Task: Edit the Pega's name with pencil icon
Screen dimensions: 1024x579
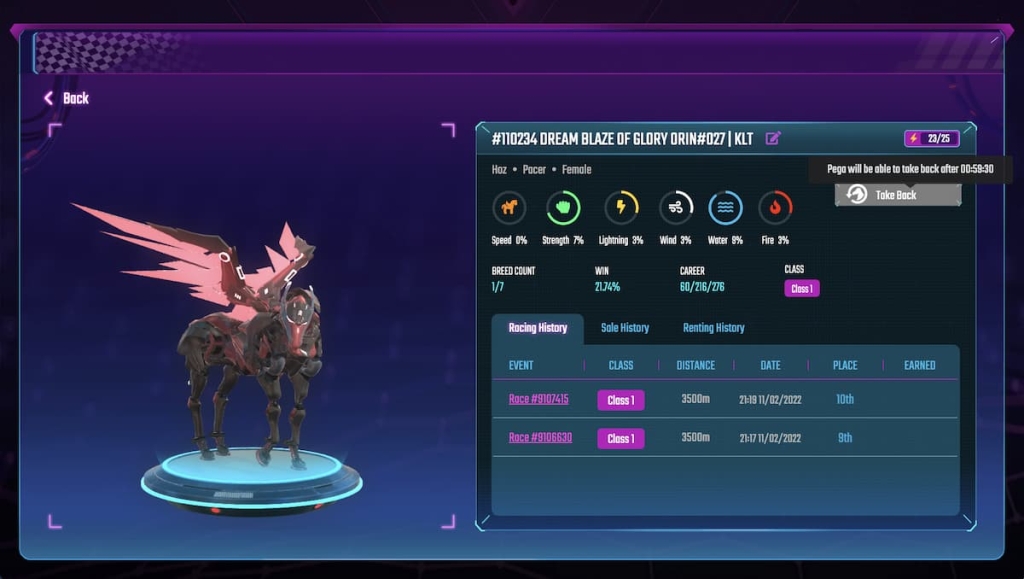Action: point(773,139)
